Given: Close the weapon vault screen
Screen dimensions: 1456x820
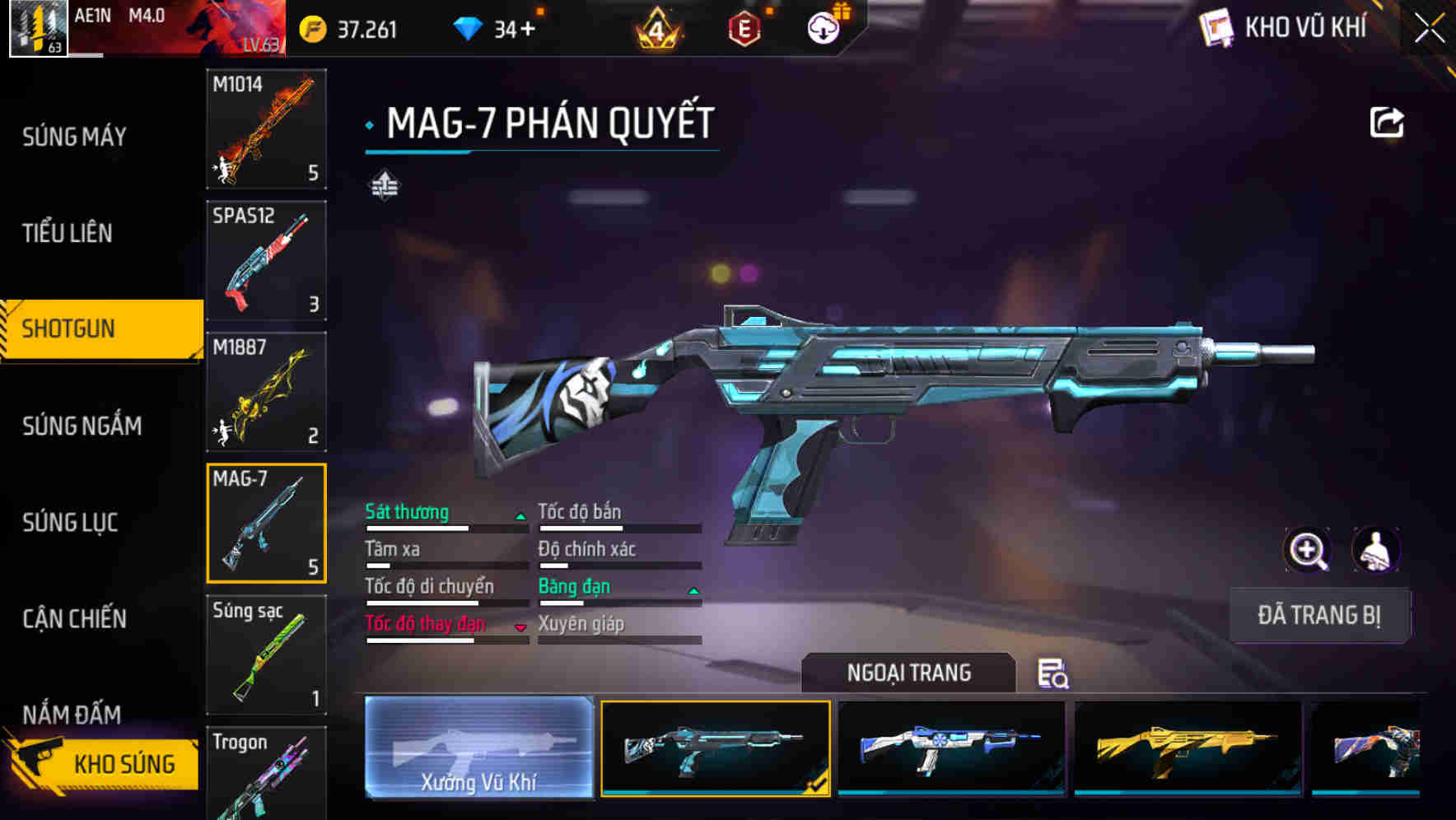Looking at the screenshot, I should (1429, 29).
